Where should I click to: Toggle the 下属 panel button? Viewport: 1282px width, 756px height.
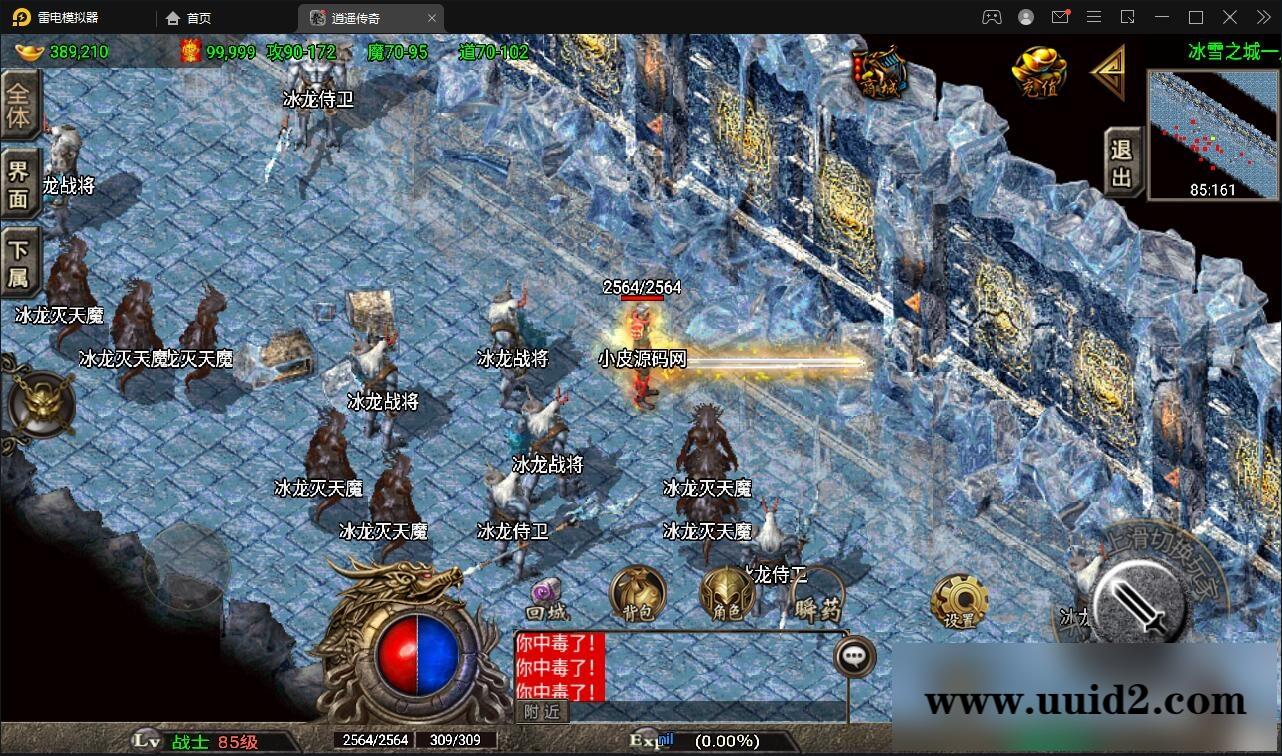[21, 258]
